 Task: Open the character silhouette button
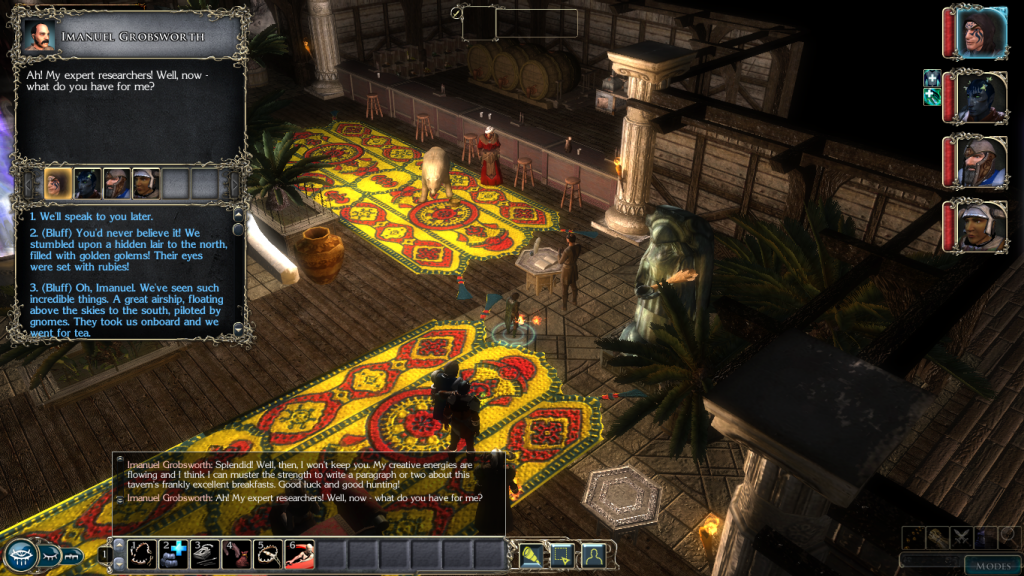[593, 553]
